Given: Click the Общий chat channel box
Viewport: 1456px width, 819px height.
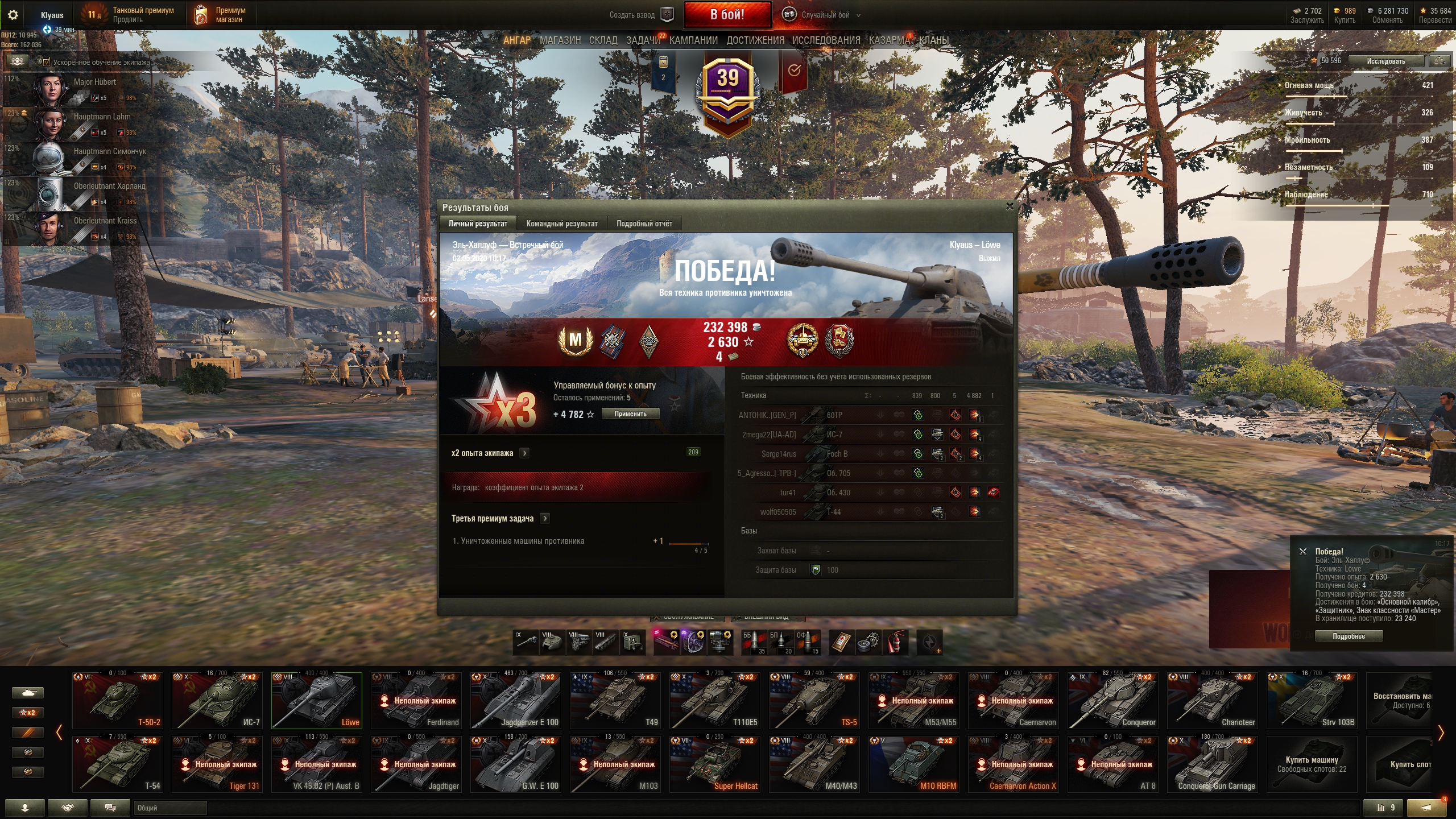Looking at the screenshot, I should tap(170, 808).
